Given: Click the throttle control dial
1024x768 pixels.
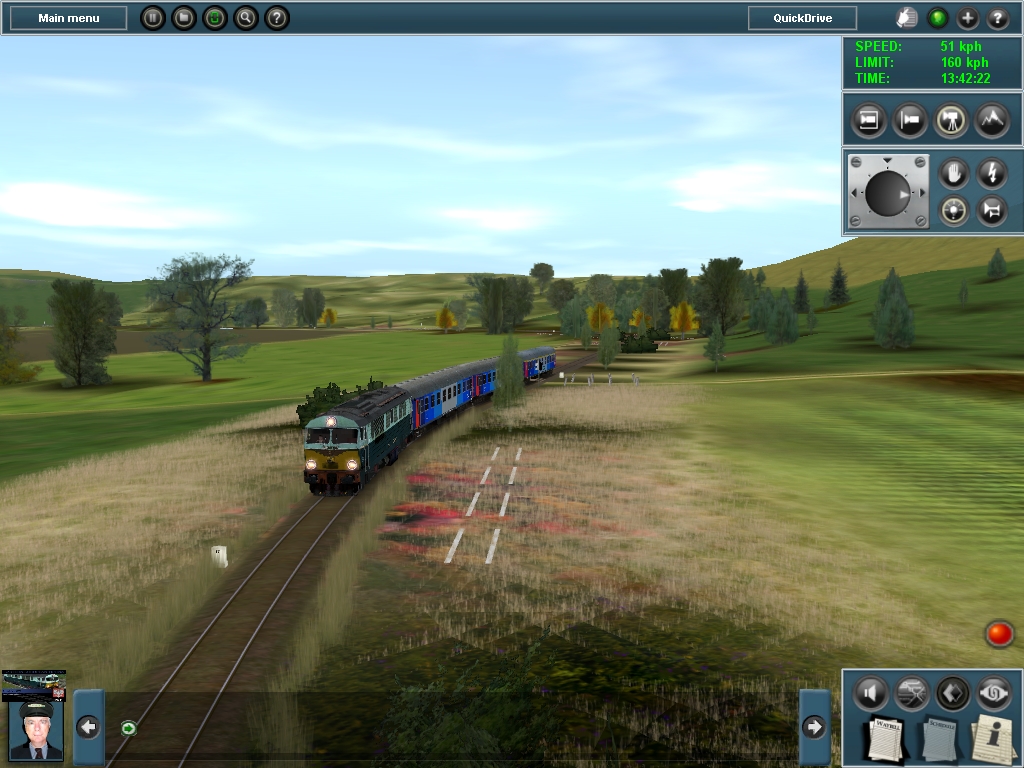Looking at the screenshot, I should 888,193.
